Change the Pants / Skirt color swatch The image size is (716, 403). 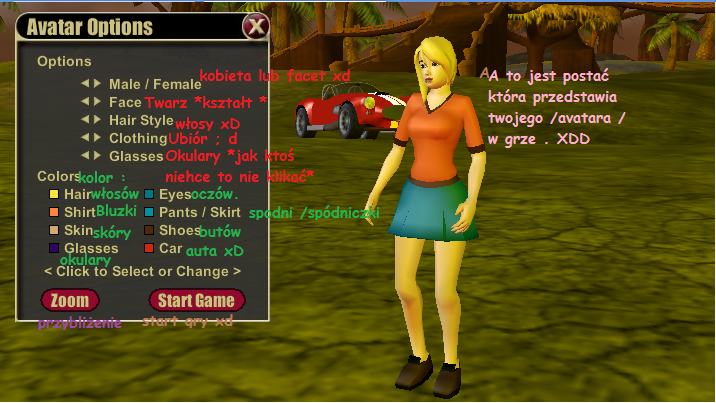149,212
